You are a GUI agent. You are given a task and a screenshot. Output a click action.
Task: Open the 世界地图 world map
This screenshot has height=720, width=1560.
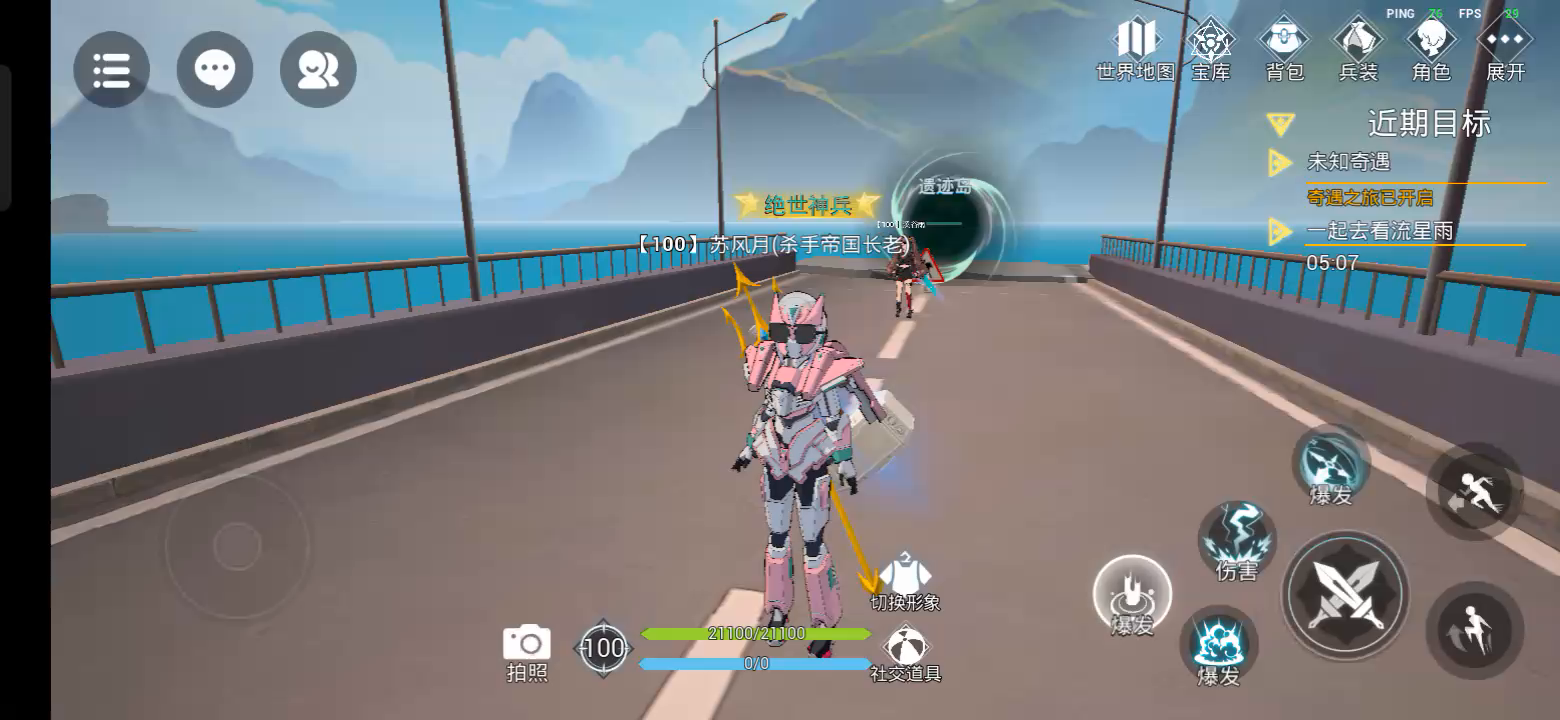(1135, 48)
